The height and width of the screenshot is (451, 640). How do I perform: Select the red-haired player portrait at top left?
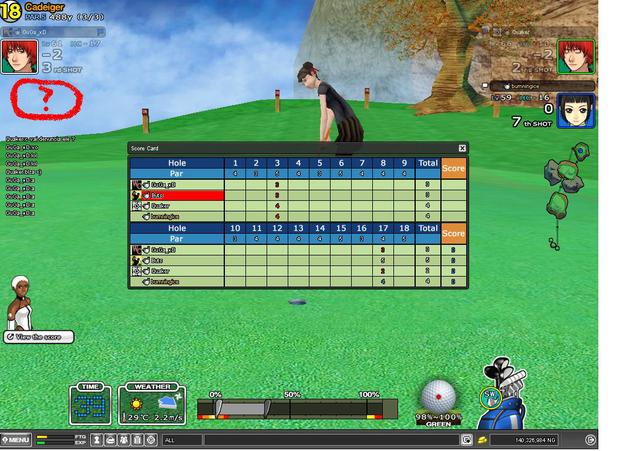(17, 57)
